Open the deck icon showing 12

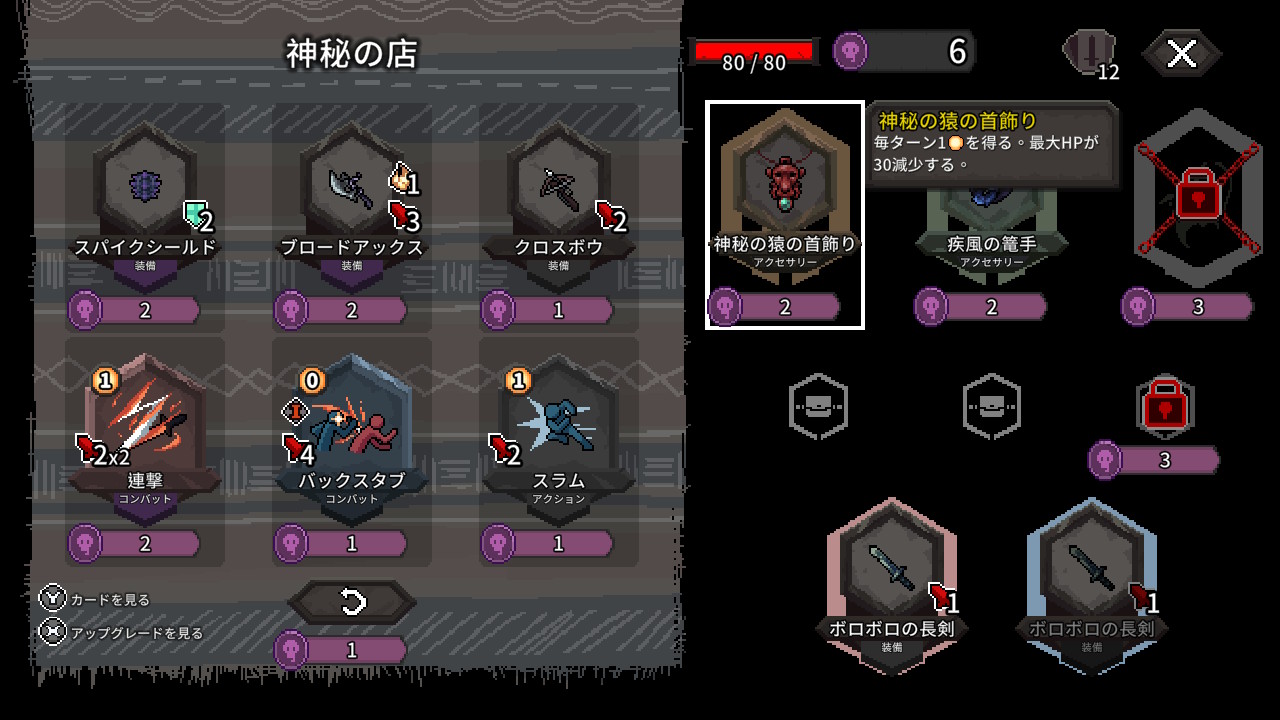coord(1090,54)
